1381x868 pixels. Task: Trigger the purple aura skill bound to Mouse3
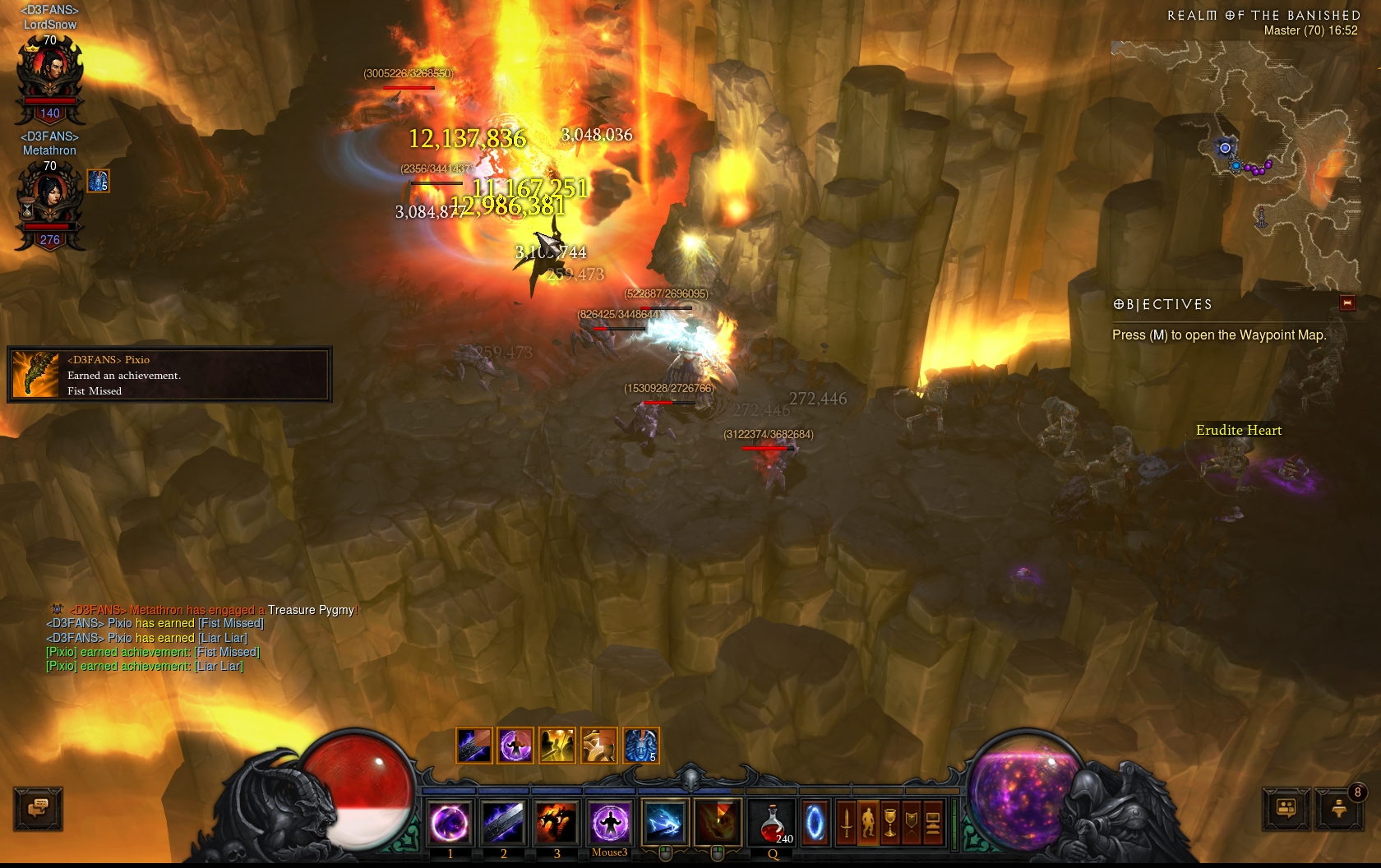(x=610, y=822)
